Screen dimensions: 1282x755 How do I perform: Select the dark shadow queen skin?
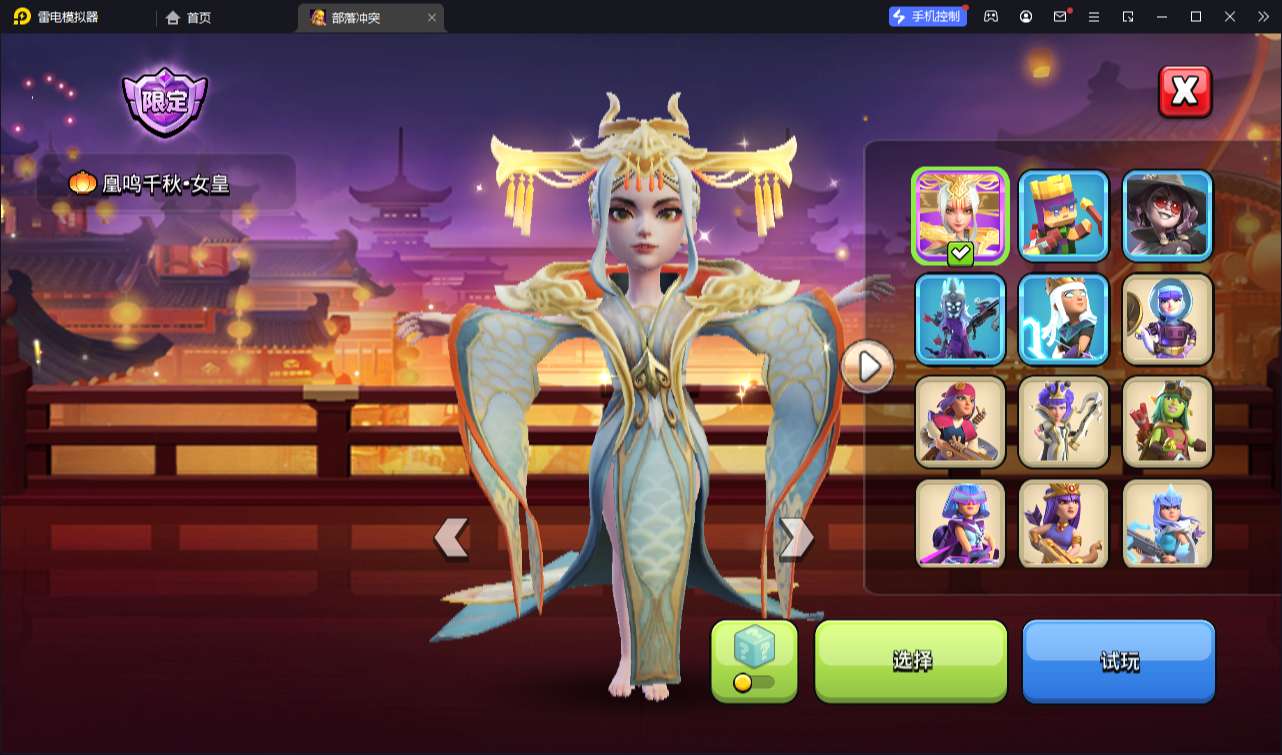[x=960, y=318]
